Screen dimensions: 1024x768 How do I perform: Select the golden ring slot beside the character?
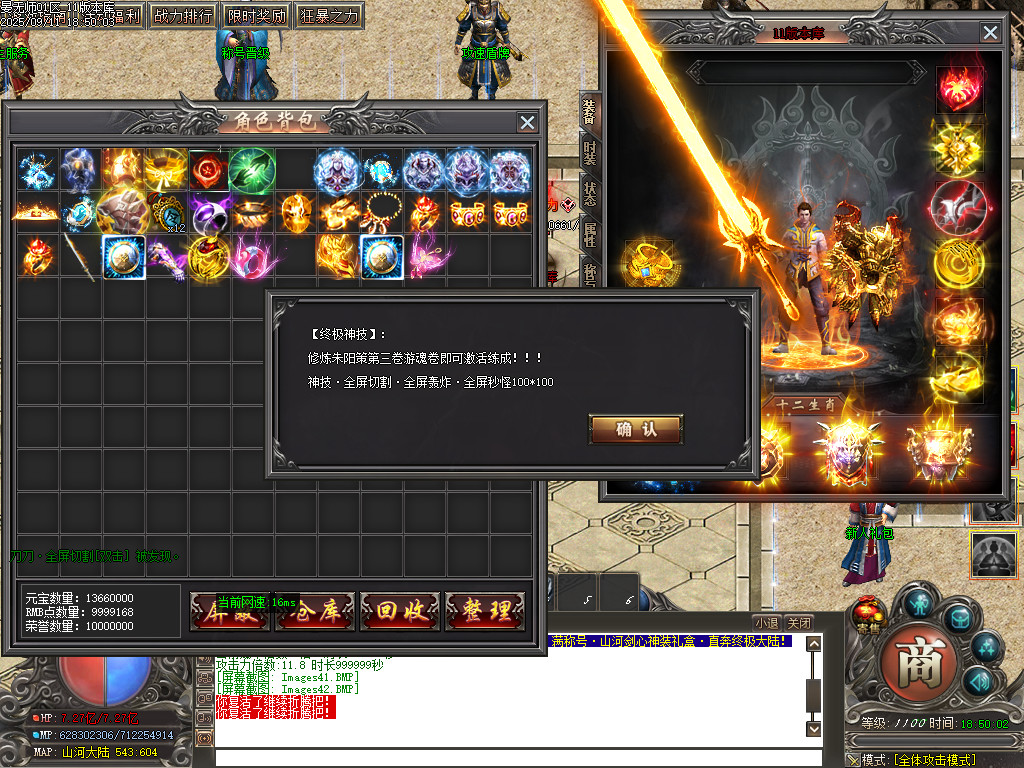645,264
